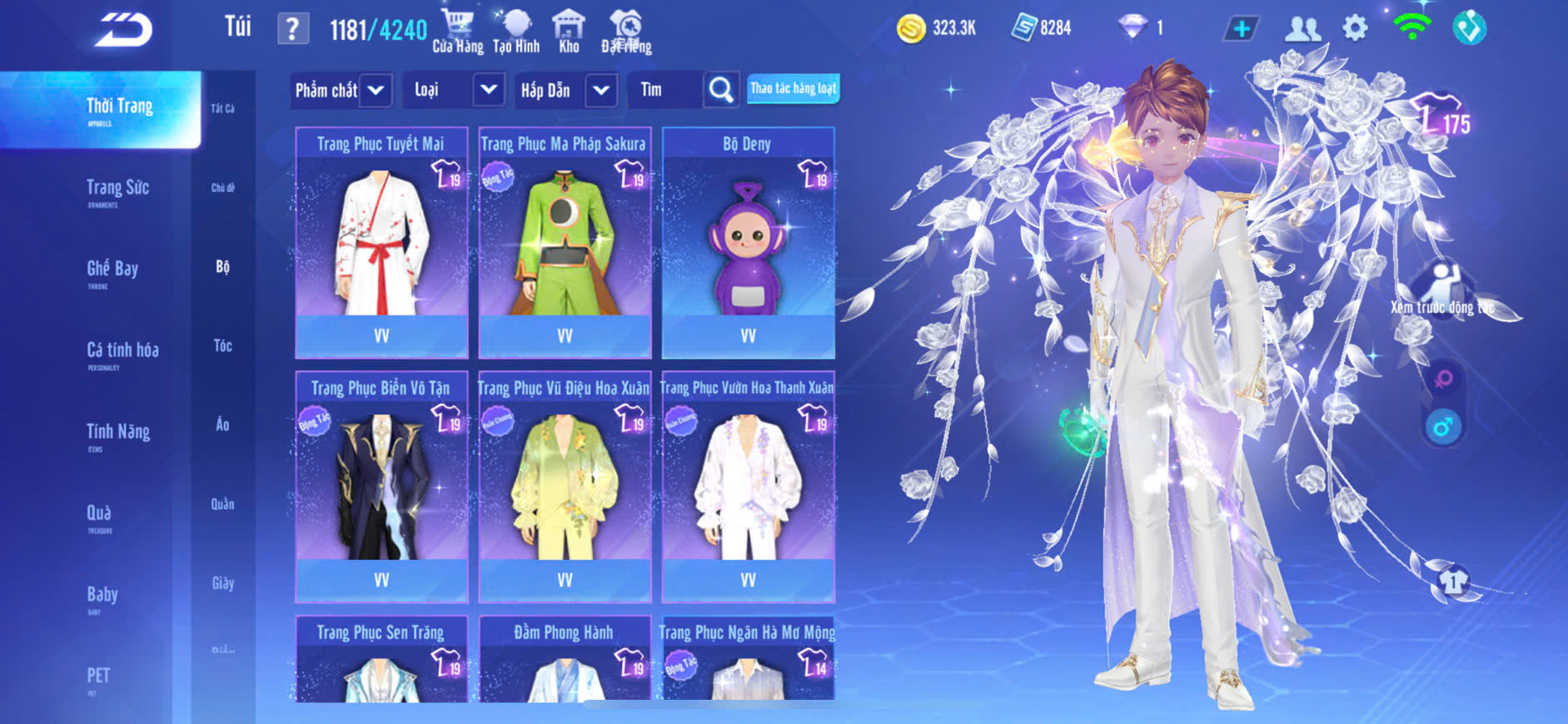Open the gear settings icon
This screenshot has height=724, width=1568.
click(x=1355, y=28)
